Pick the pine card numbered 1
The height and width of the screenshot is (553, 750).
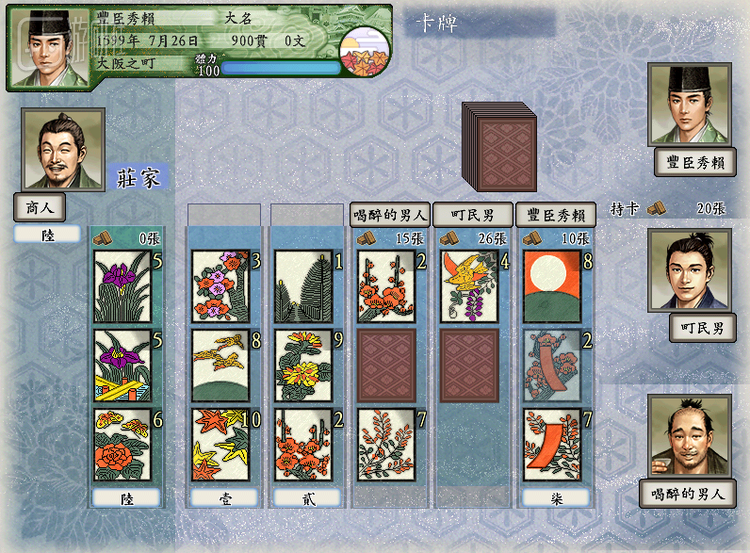click(303, 286)
